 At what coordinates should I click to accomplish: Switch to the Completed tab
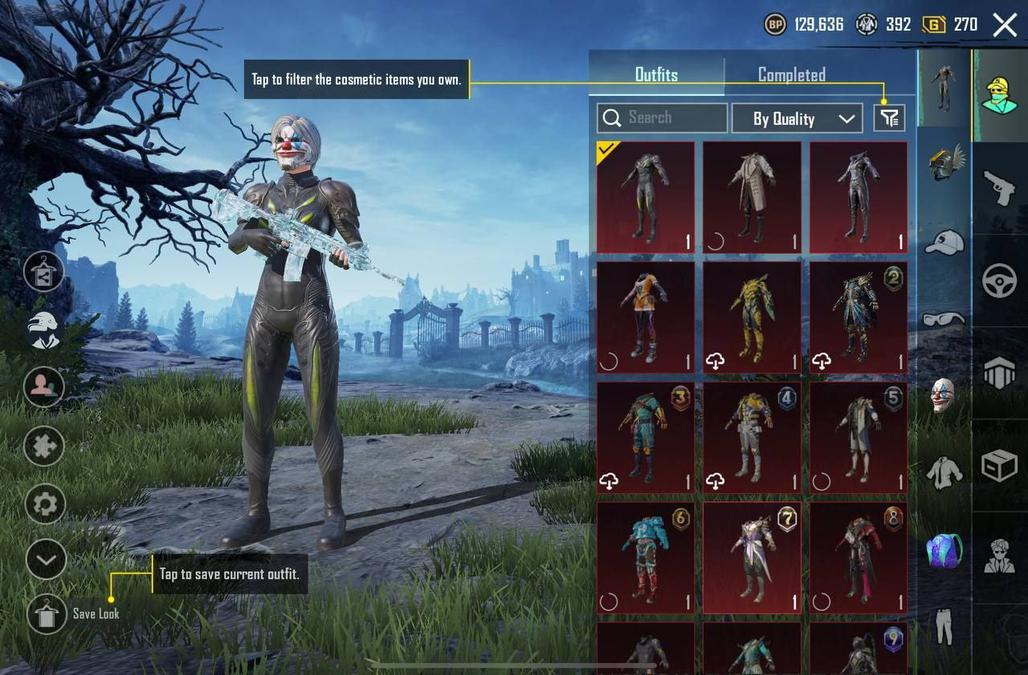pos(791,75)
